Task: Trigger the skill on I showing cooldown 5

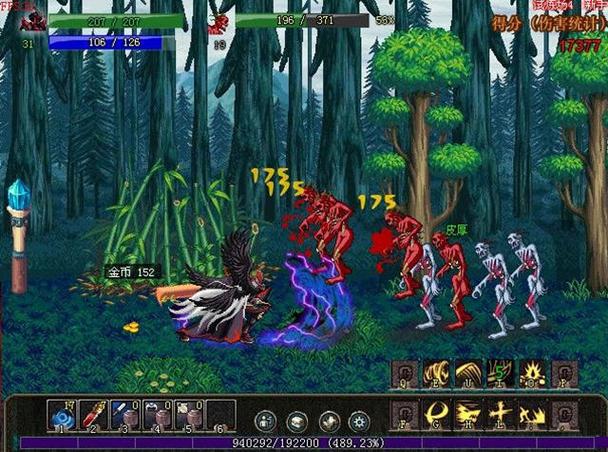Action: click(x=499, y=374)
